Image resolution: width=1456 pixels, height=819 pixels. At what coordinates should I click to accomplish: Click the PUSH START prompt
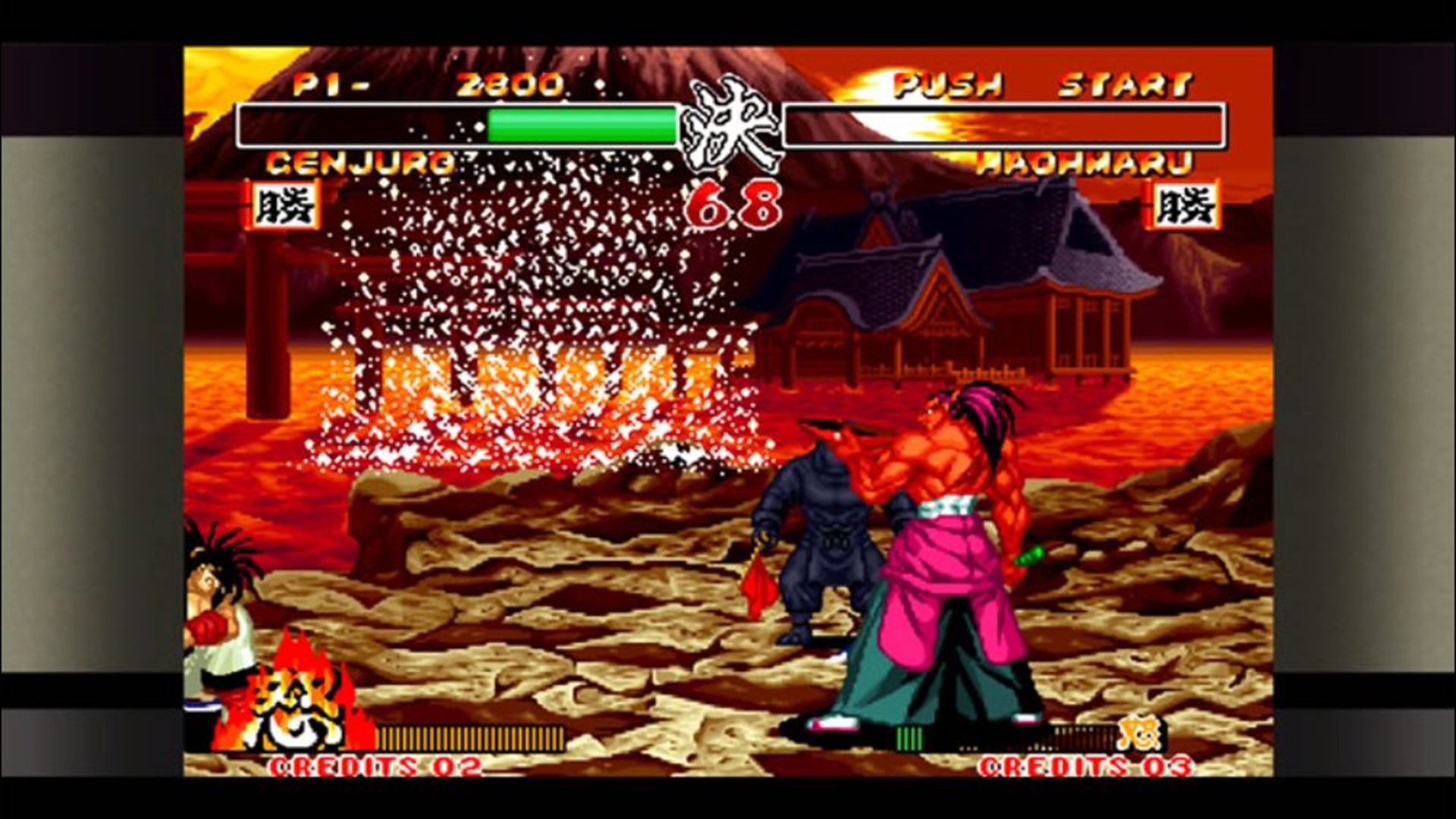coord(1039,86)
